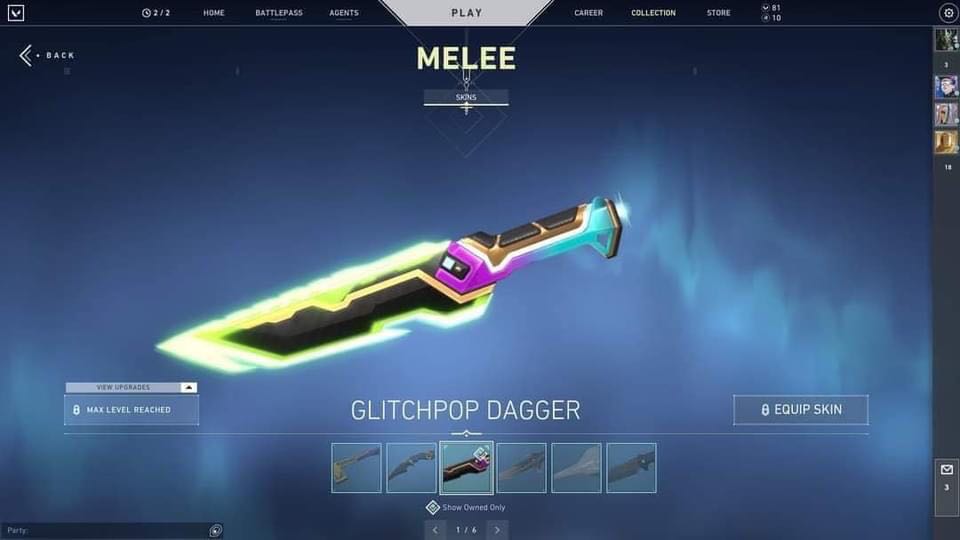Open the Career tab
The width and height of the screenshot is (960, 540).
pyautogui.click(x=589, y=13)
